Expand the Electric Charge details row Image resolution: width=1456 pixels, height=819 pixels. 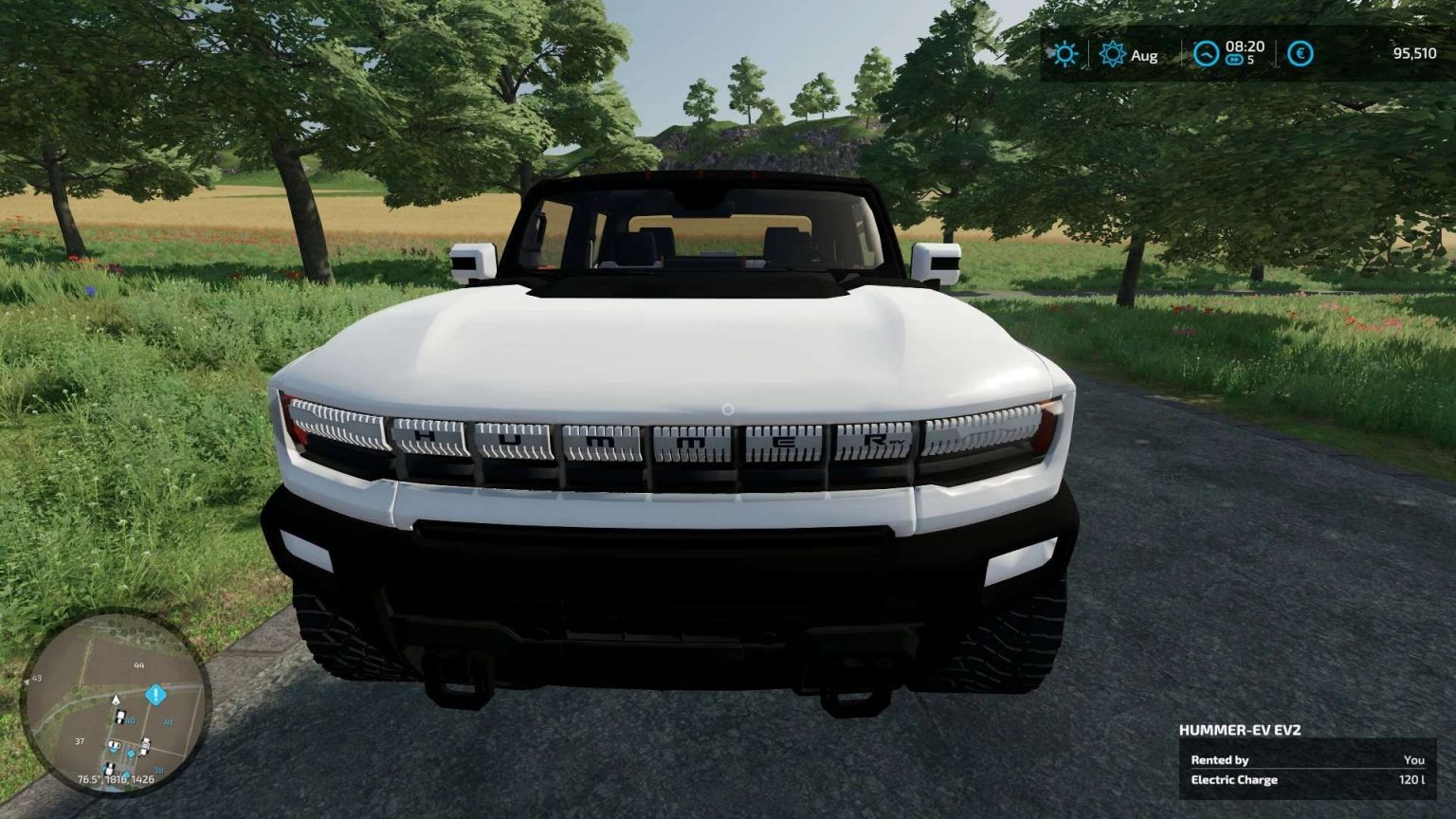tap(1236, 780)
